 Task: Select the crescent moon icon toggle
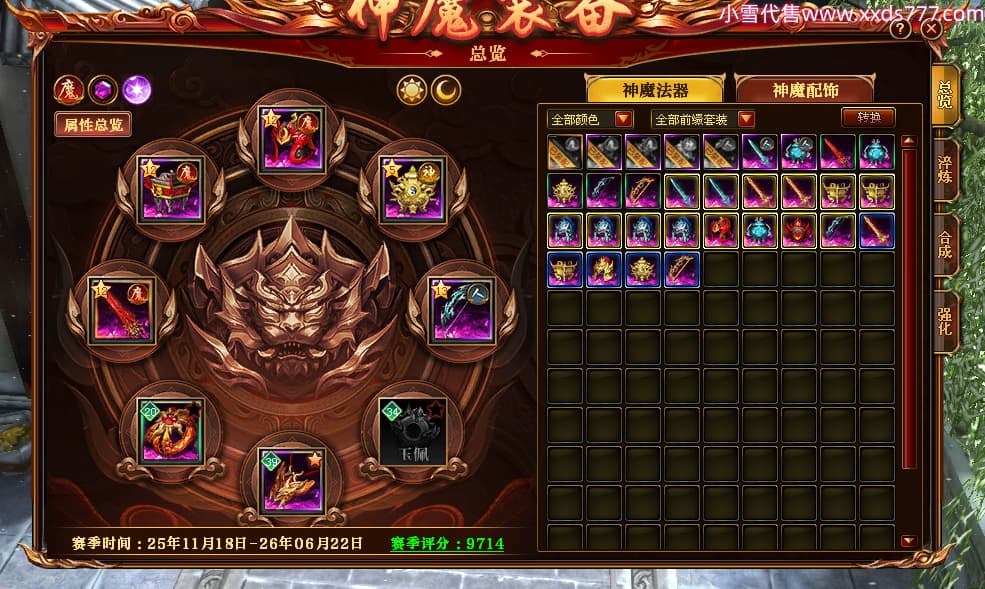click(x=446, y=91)
